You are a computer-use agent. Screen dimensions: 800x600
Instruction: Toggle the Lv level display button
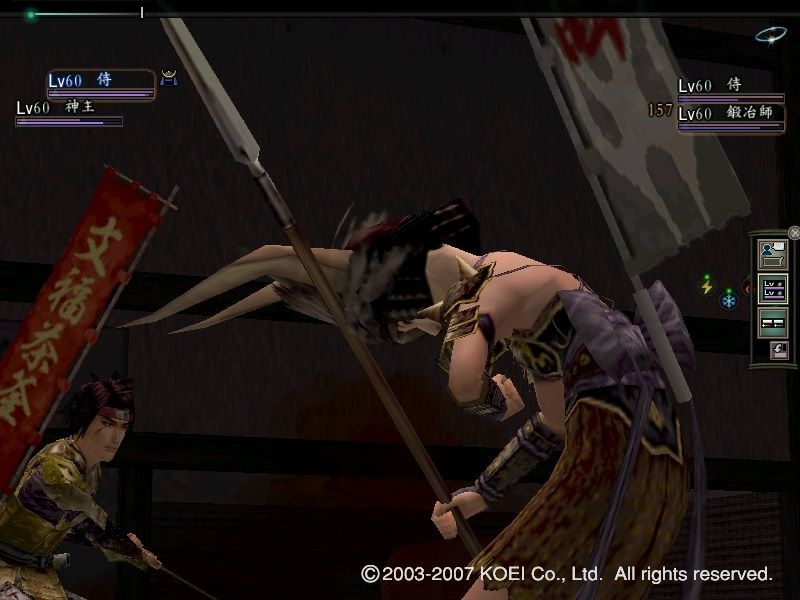coord(774,290)
